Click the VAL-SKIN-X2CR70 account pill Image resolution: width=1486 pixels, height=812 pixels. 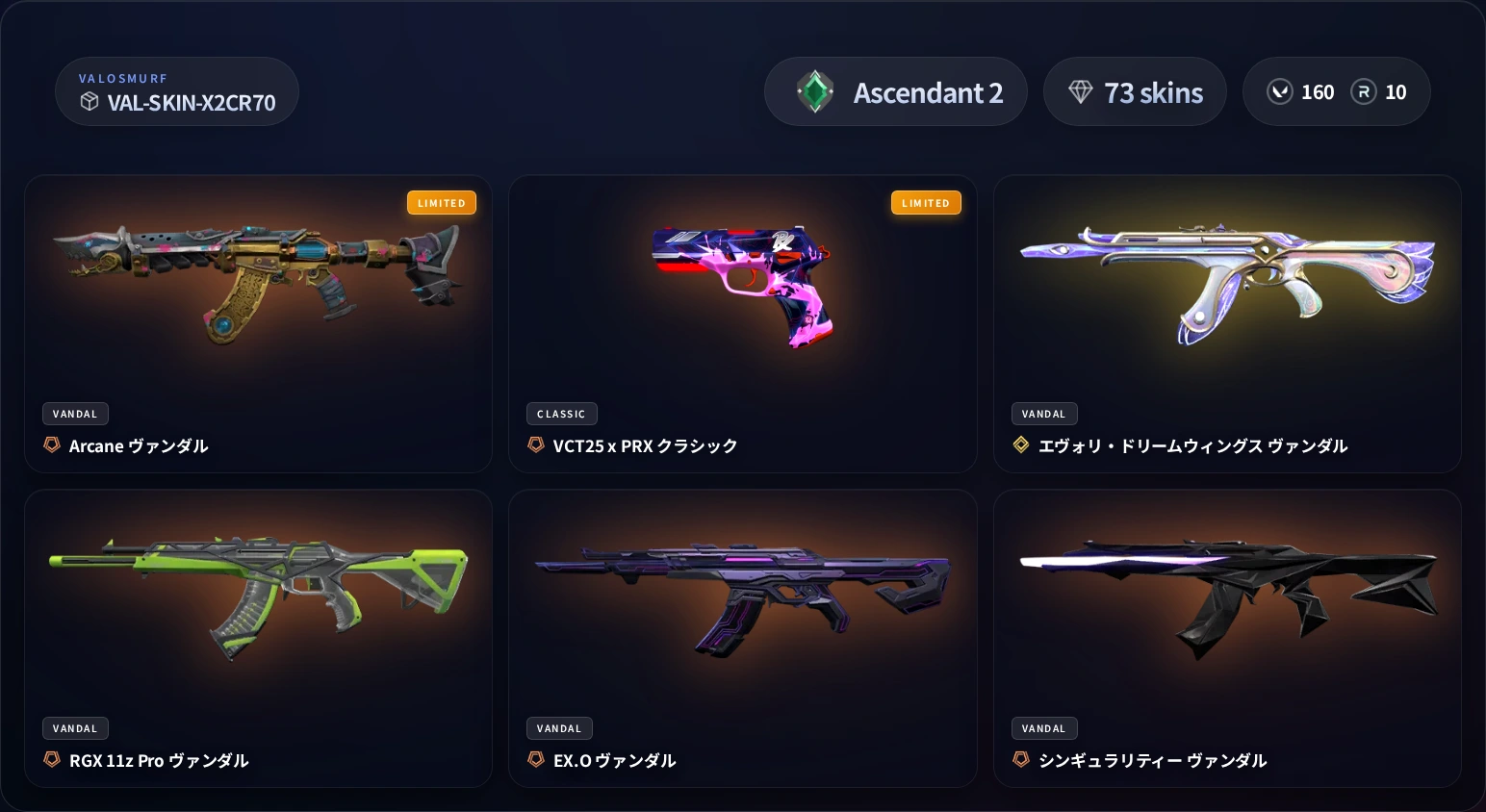177,91
